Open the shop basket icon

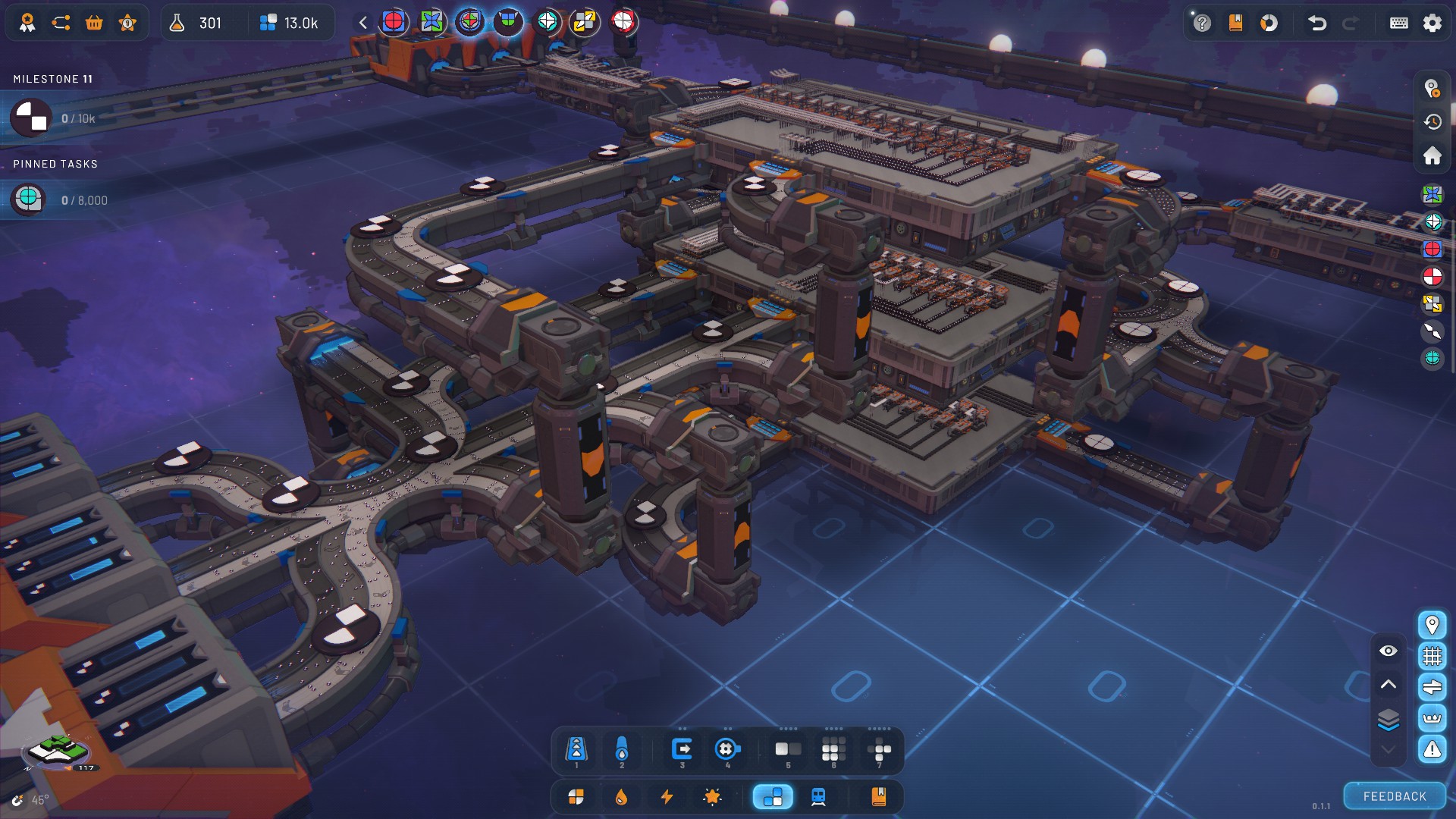click(x=94, y=23)
